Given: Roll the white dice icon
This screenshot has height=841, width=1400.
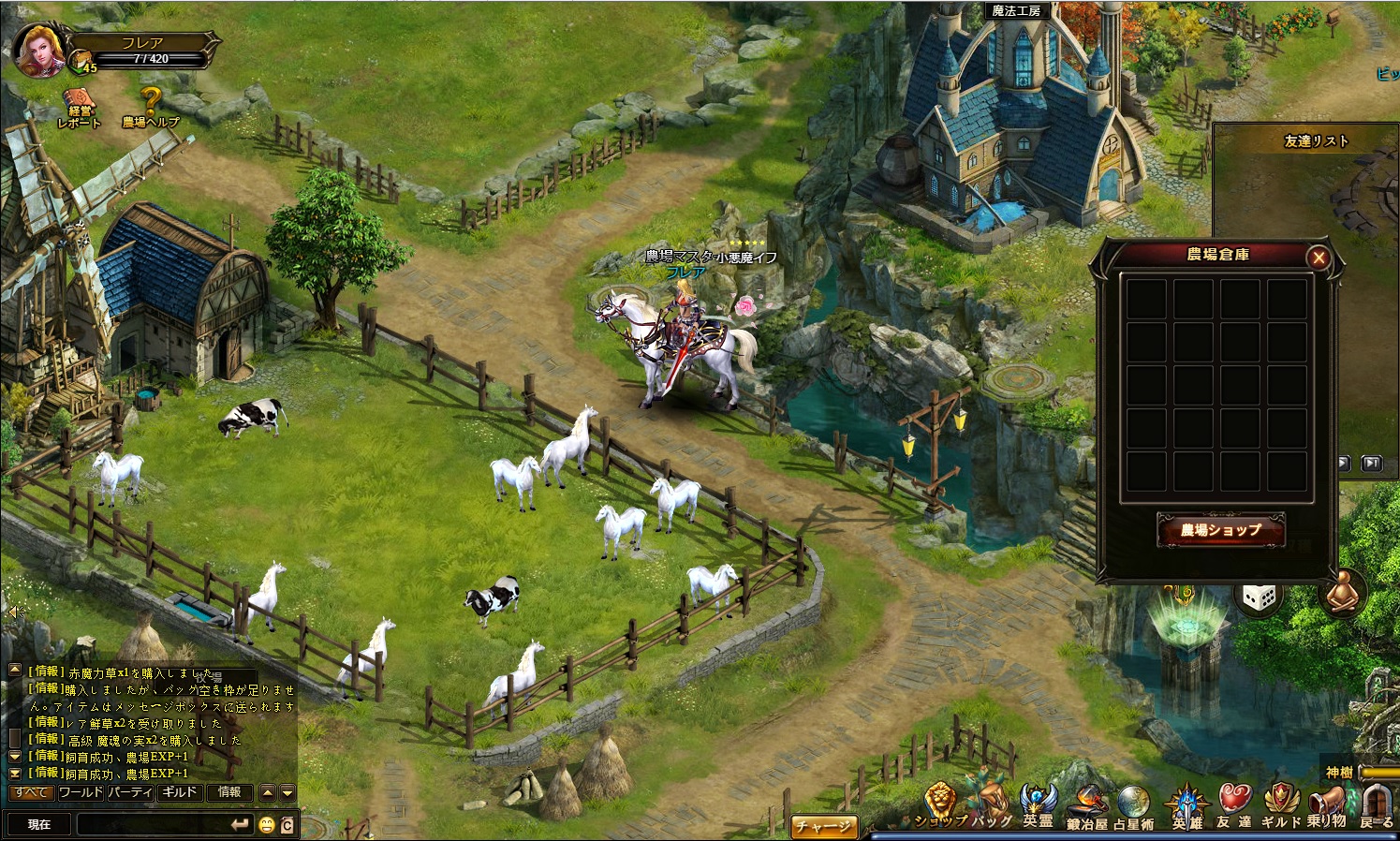Looking at the screenshot, I should 1259,597.
